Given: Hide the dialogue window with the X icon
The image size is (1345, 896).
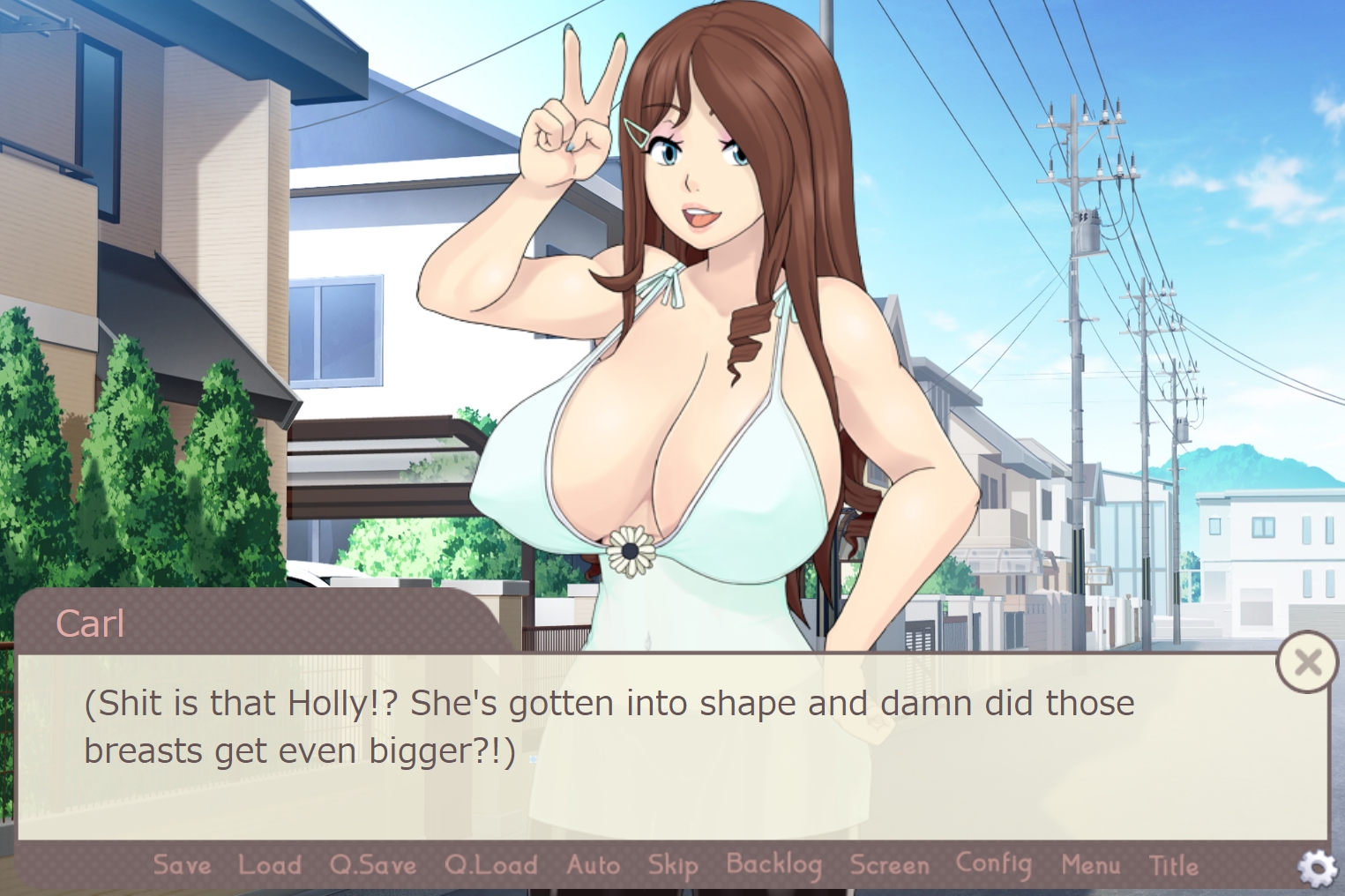Looking at the screenshot, I should pyautogui.click(x=1308, y=661).
